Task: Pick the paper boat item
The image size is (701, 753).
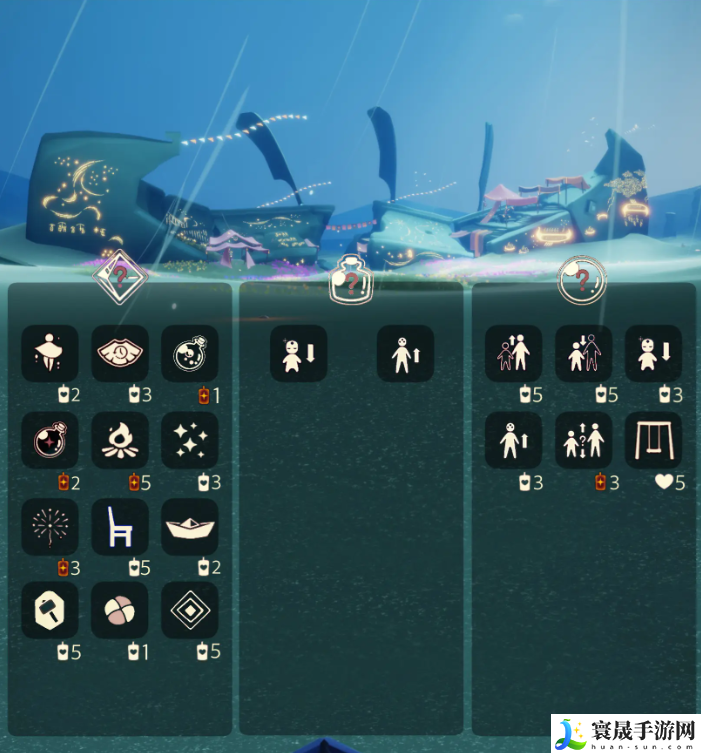Action: click(x=190, y=526)
